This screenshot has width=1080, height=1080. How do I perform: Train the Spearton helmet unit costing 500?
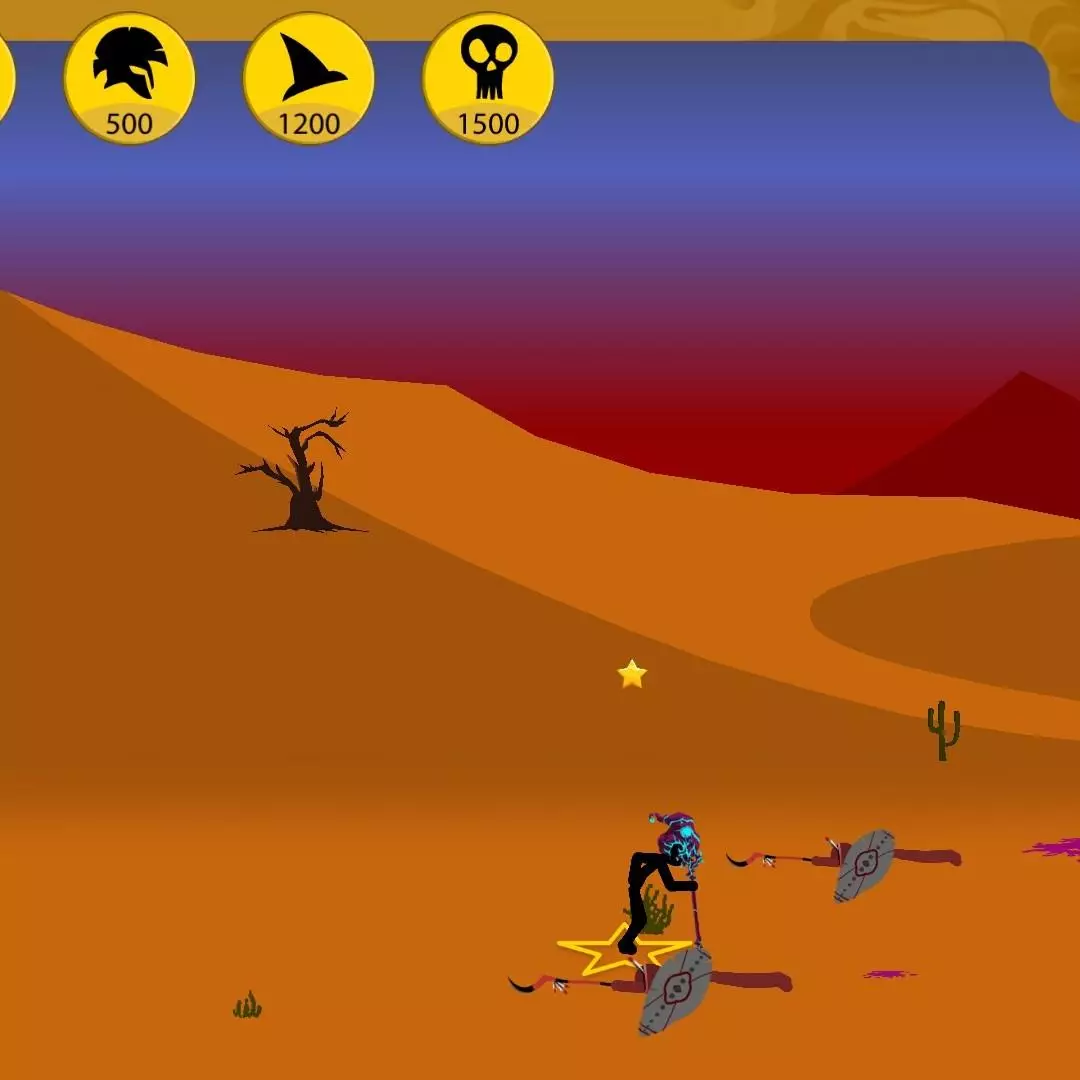[129, 79]
